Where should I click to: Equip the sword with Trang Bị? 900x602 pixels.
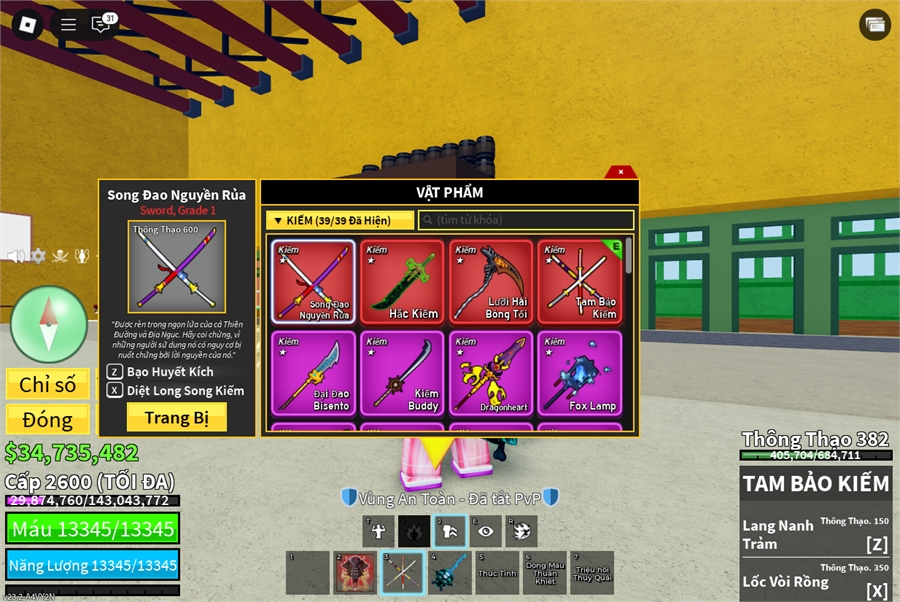(176, 417)
